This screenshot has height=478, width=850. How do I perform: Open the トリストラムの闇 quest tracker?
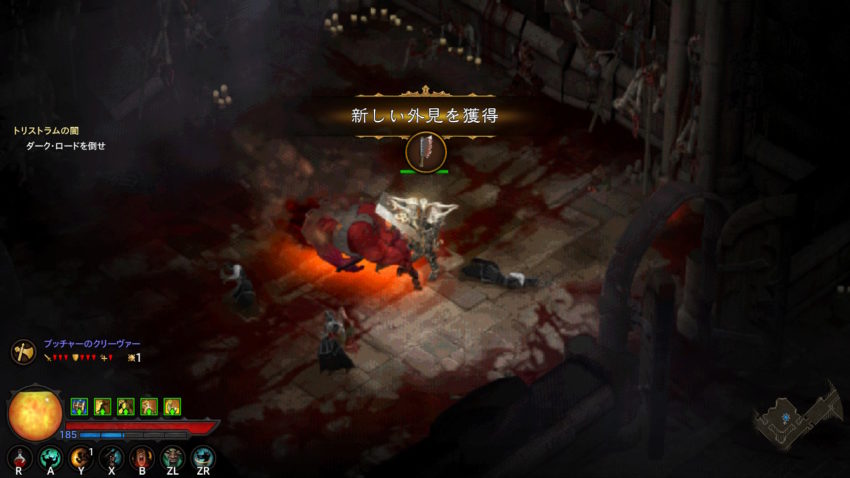click(x=49, y=131)
